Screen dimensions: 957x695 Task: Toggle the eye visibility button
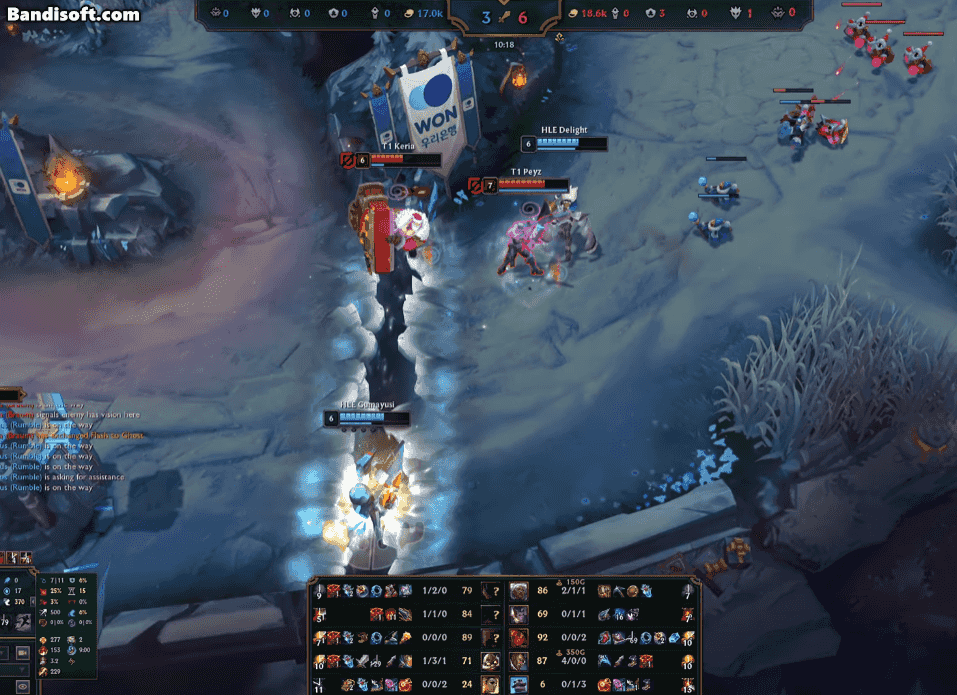pos(23,686)
